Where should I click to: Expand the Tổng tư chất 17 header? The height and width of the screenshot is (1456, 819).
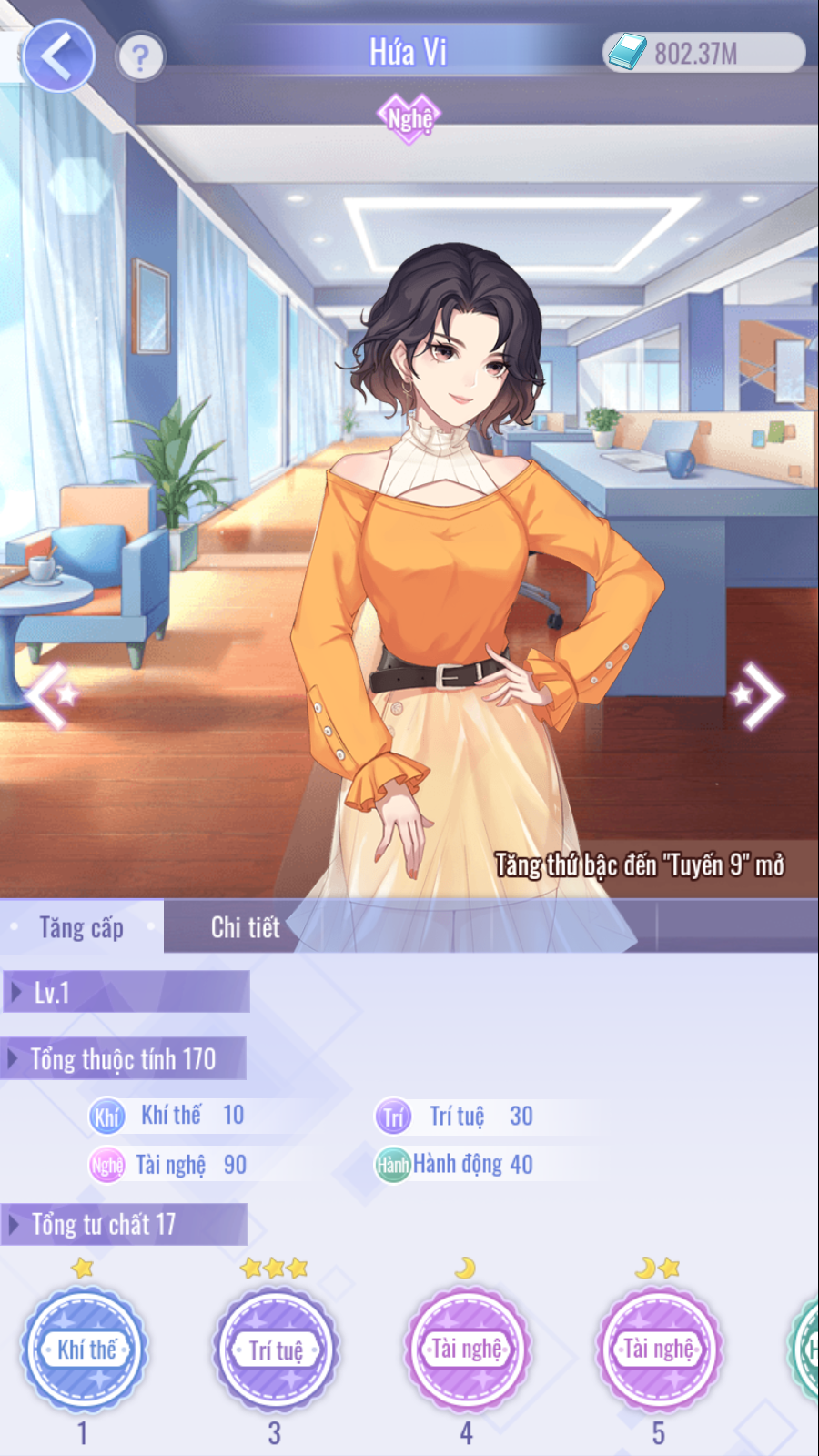coord(123,1225)
